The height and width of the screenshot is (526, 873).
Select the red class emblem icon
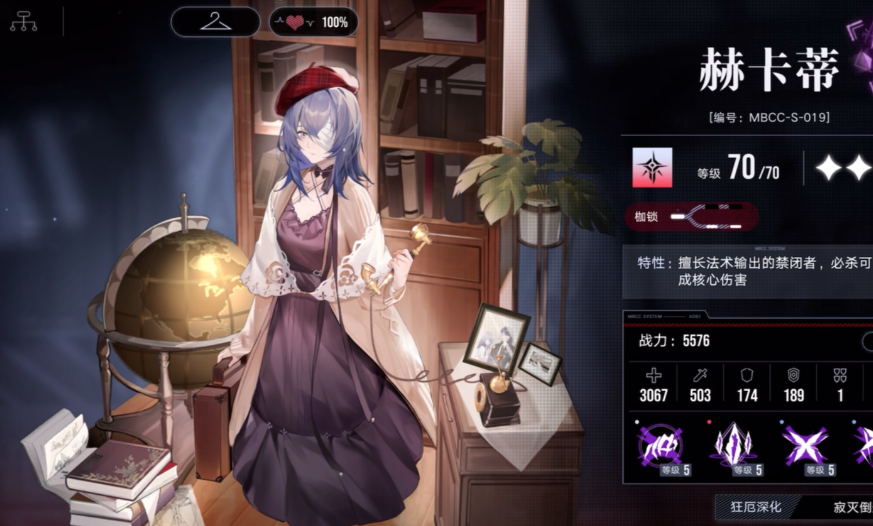coord(652,168)
